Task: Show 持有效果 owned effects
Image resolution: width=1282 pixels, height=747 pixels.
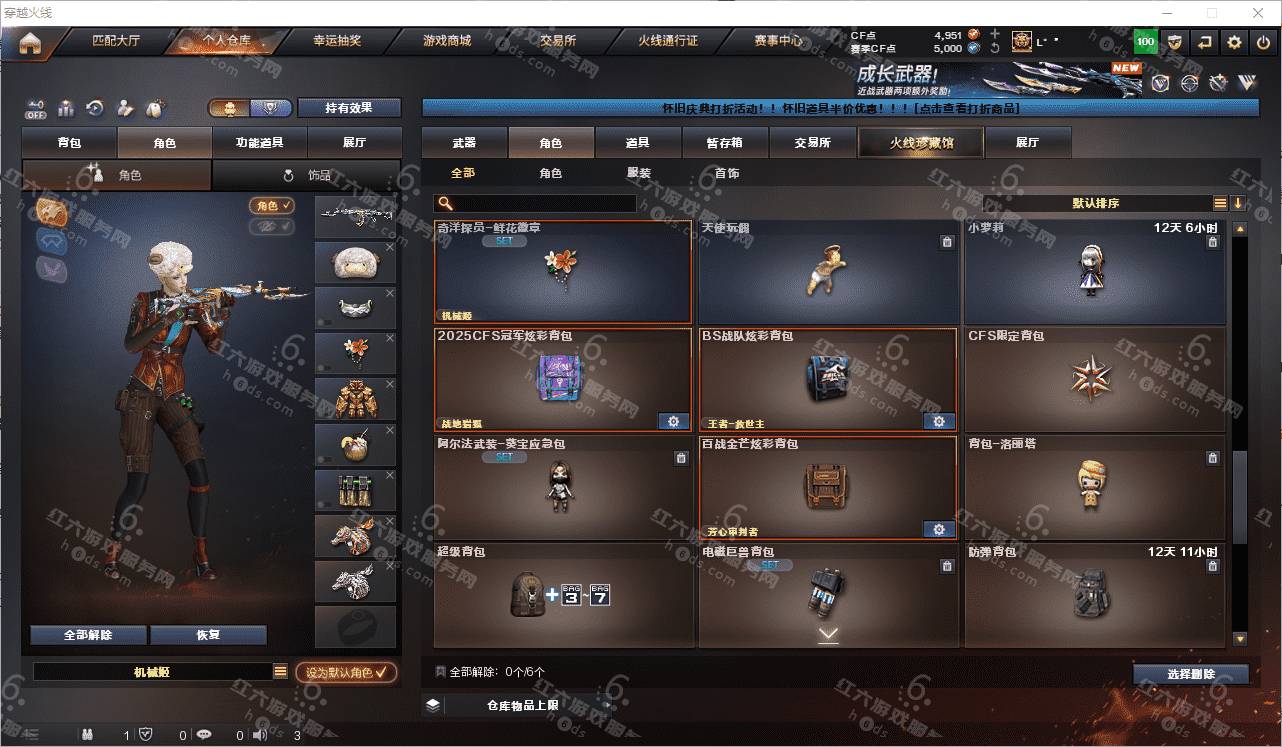Action: click(x=348, y=108)
